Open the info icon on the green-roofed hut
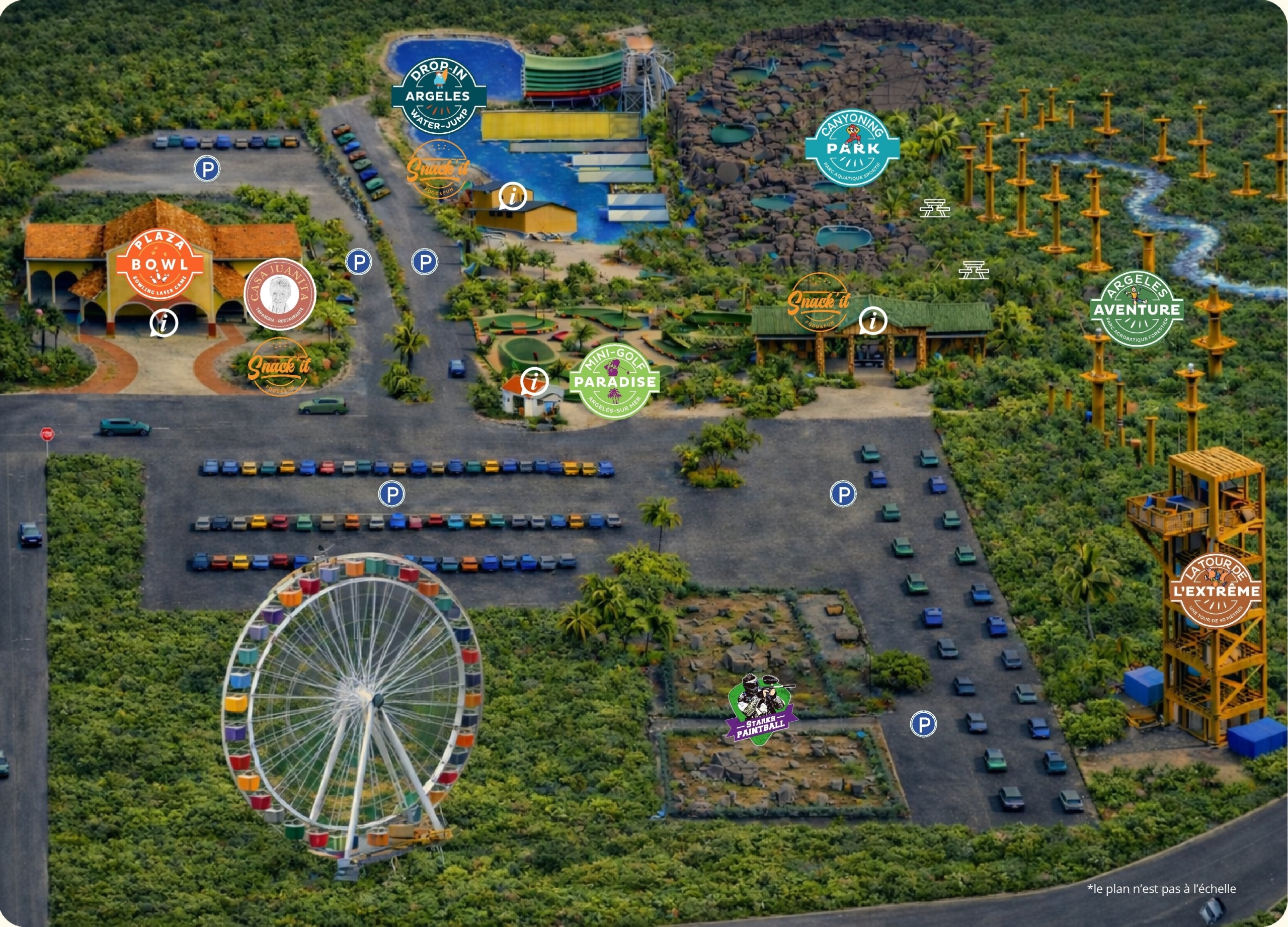 [873, 321]
